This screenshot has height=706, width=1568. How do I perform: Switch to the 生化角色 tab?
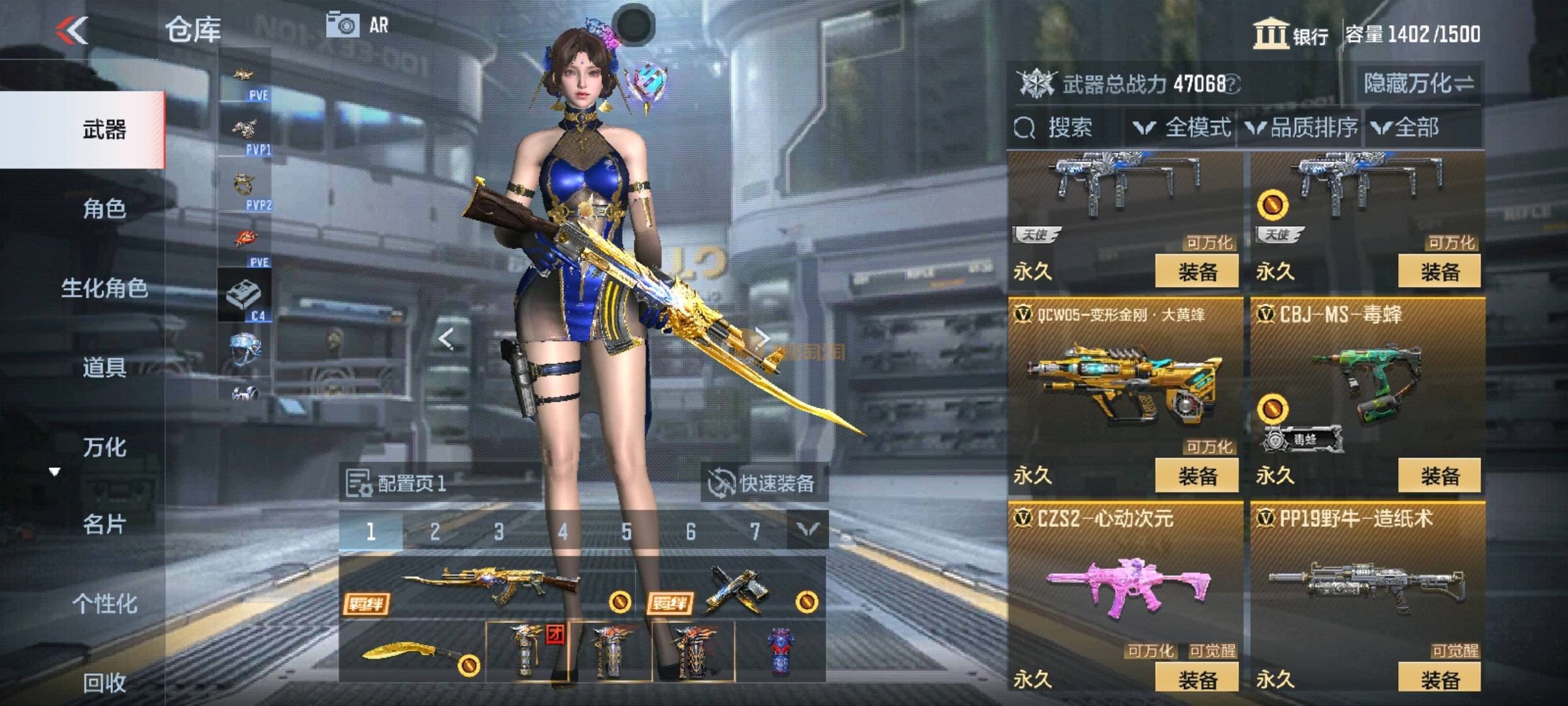[105, 288]
